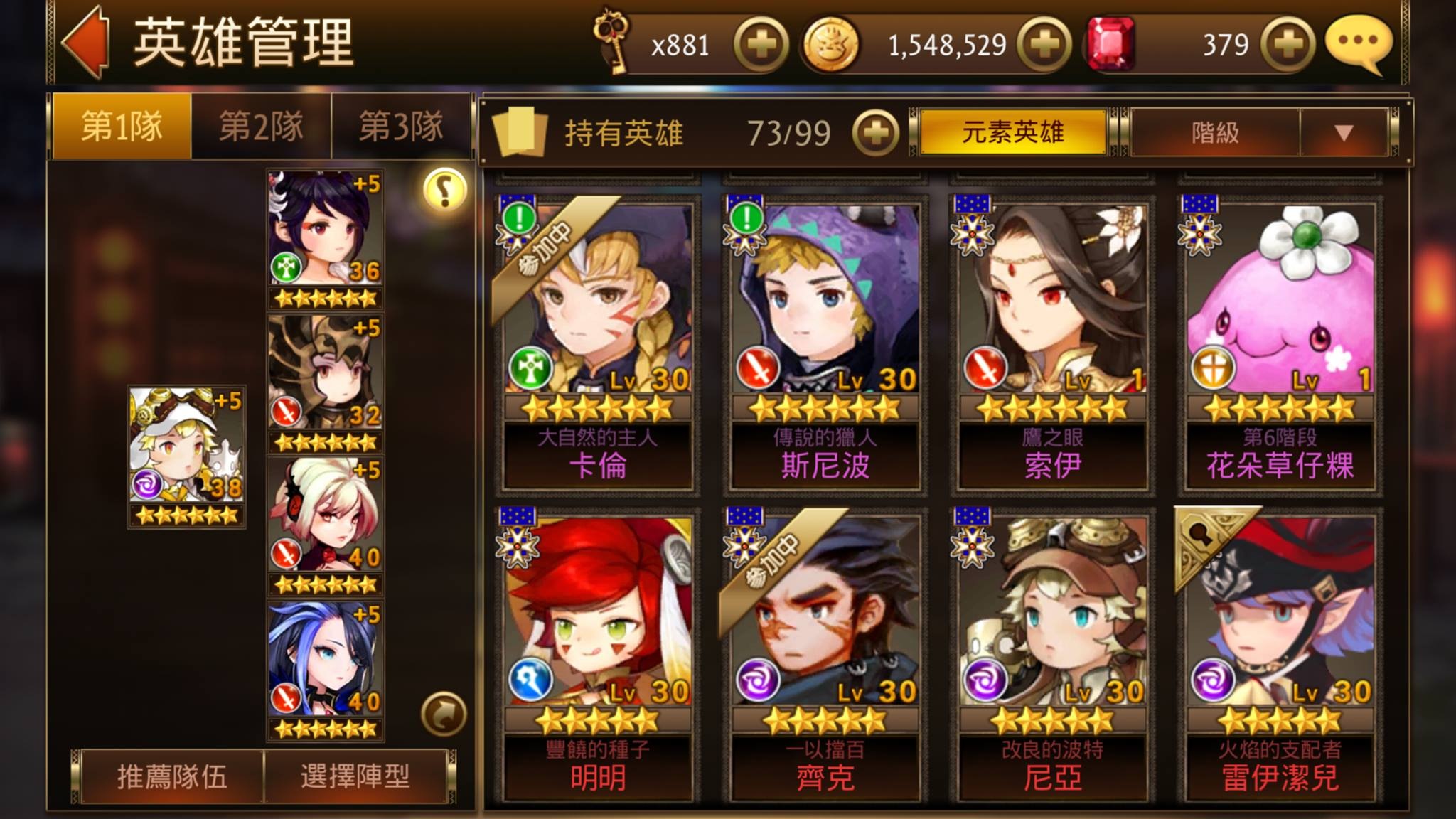The height and width of the screenshot is (819, 1456).
Task: Open the chat speech bubble
Action: click(1359, 43)
